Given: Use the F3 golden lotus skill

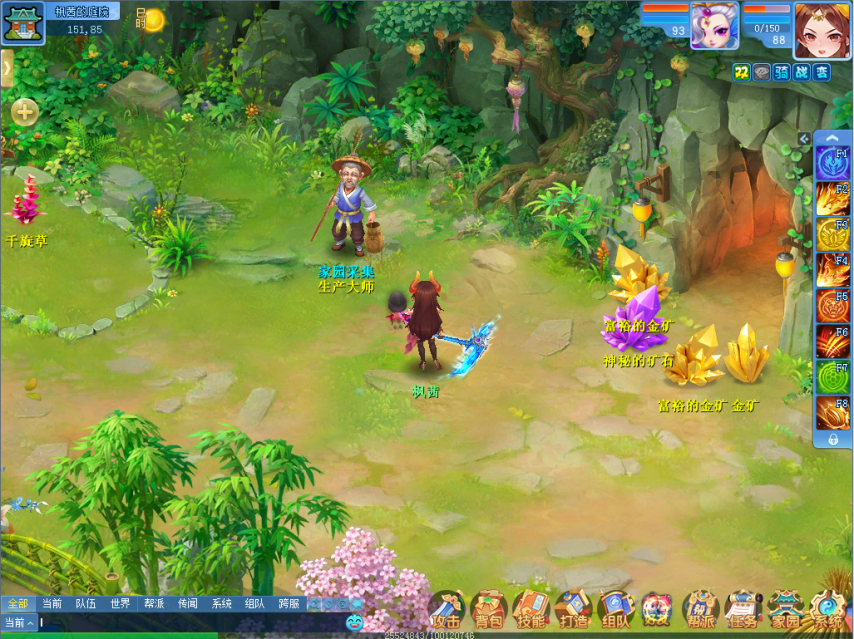Looking at the screenshot, I should click(x=832, y=234).
